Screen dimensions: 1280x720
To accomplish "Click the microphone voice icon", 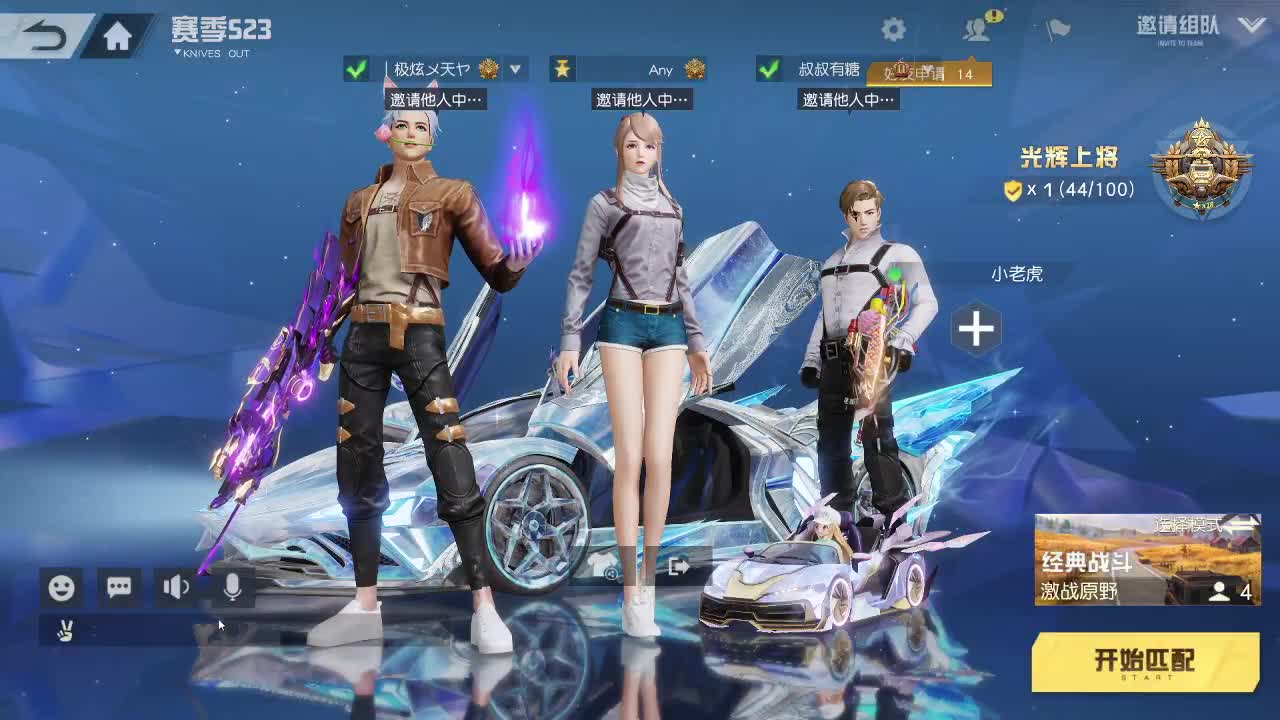I will 232,588.
